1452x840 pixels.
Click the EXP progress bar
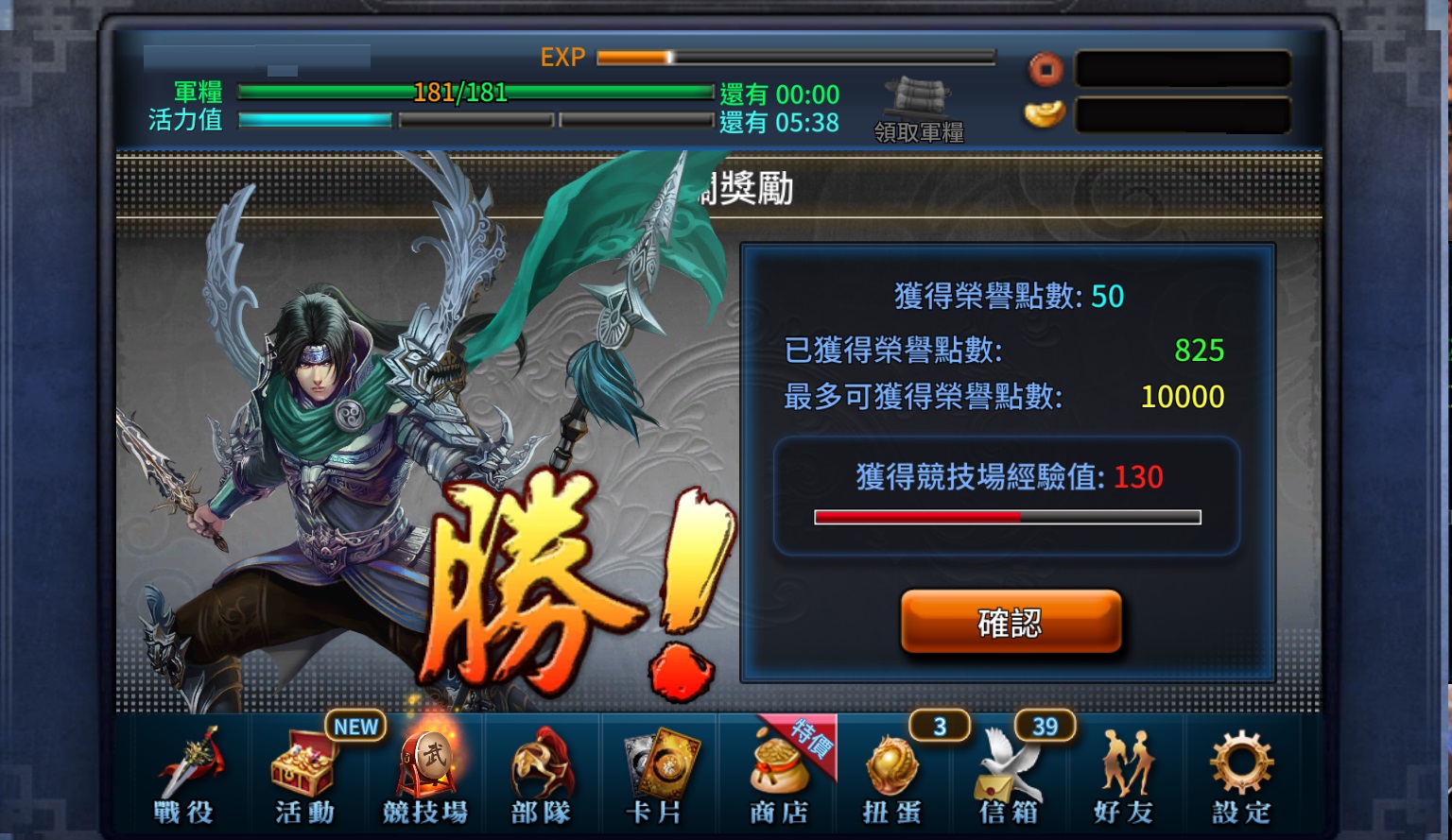click(794, 58)
